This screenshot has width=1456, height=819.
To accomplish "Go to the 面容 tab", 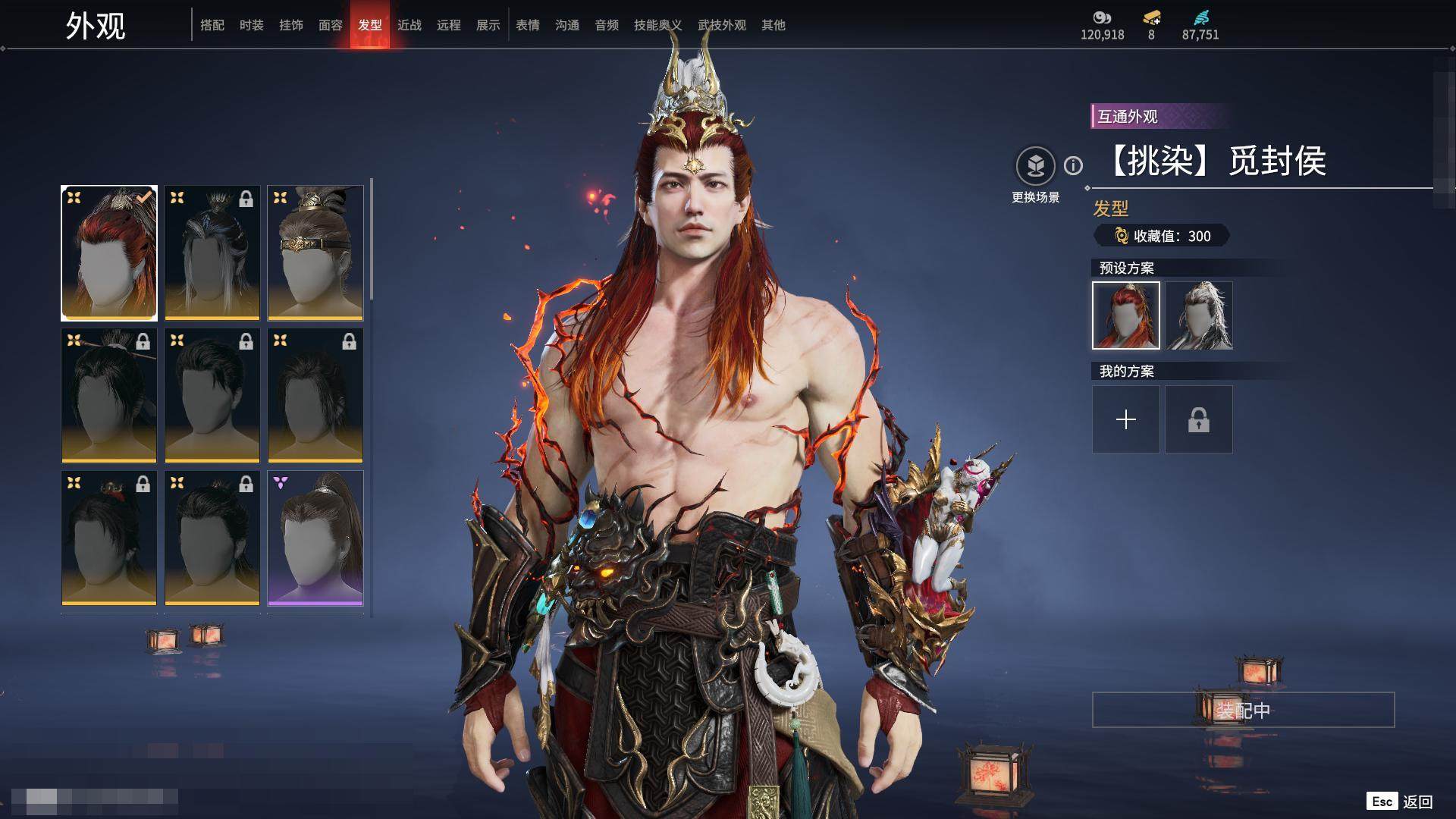I will [331, 25].
